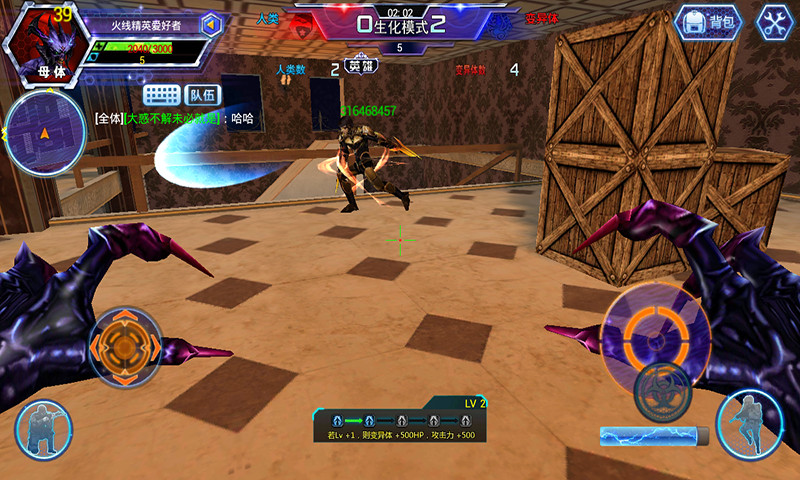The width and height of the screenshot is (800, 480).
Task: Use the biohazard skill button
Action: click(662, 385)
